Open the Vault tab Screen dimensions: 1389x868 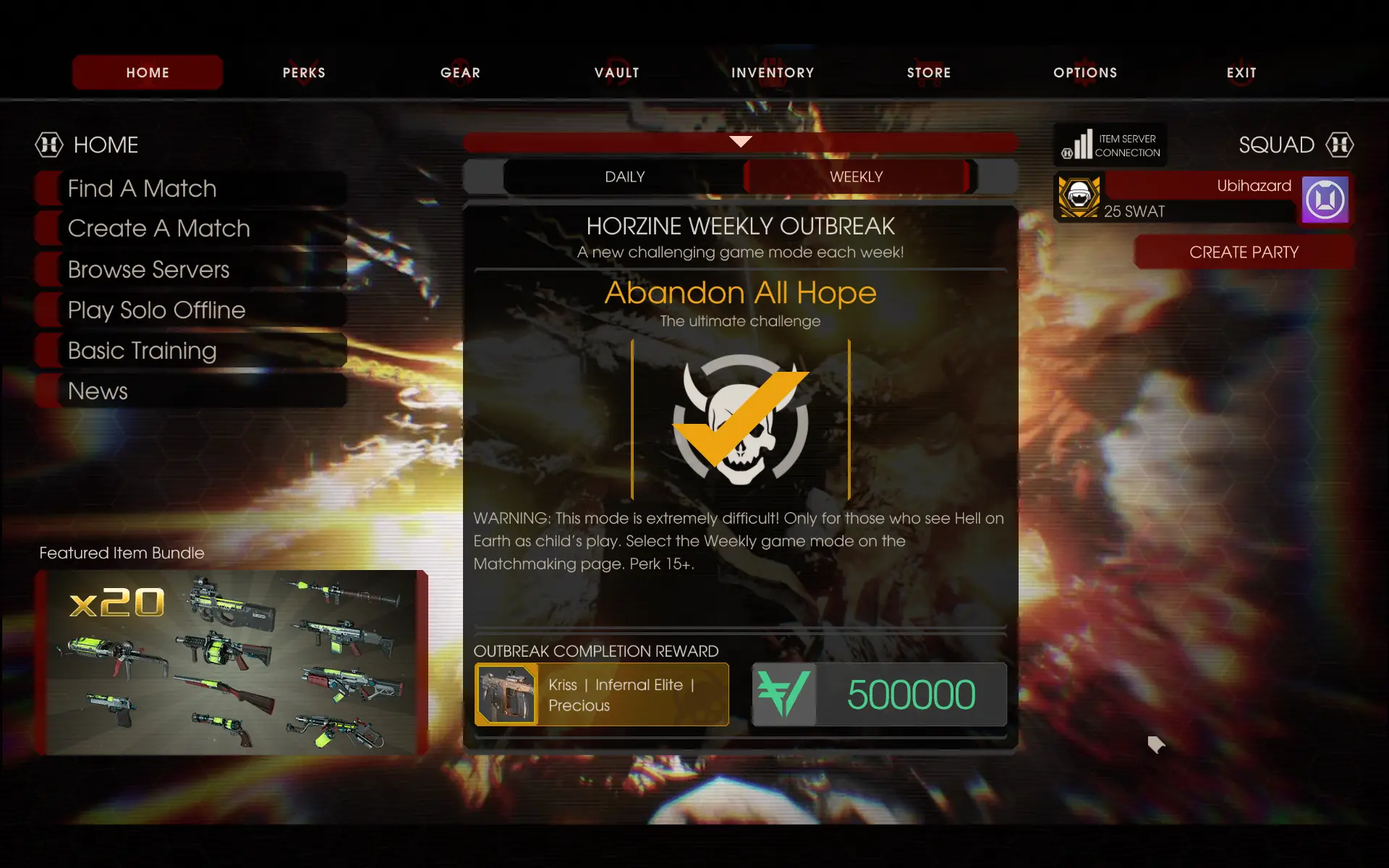[616, 72]
